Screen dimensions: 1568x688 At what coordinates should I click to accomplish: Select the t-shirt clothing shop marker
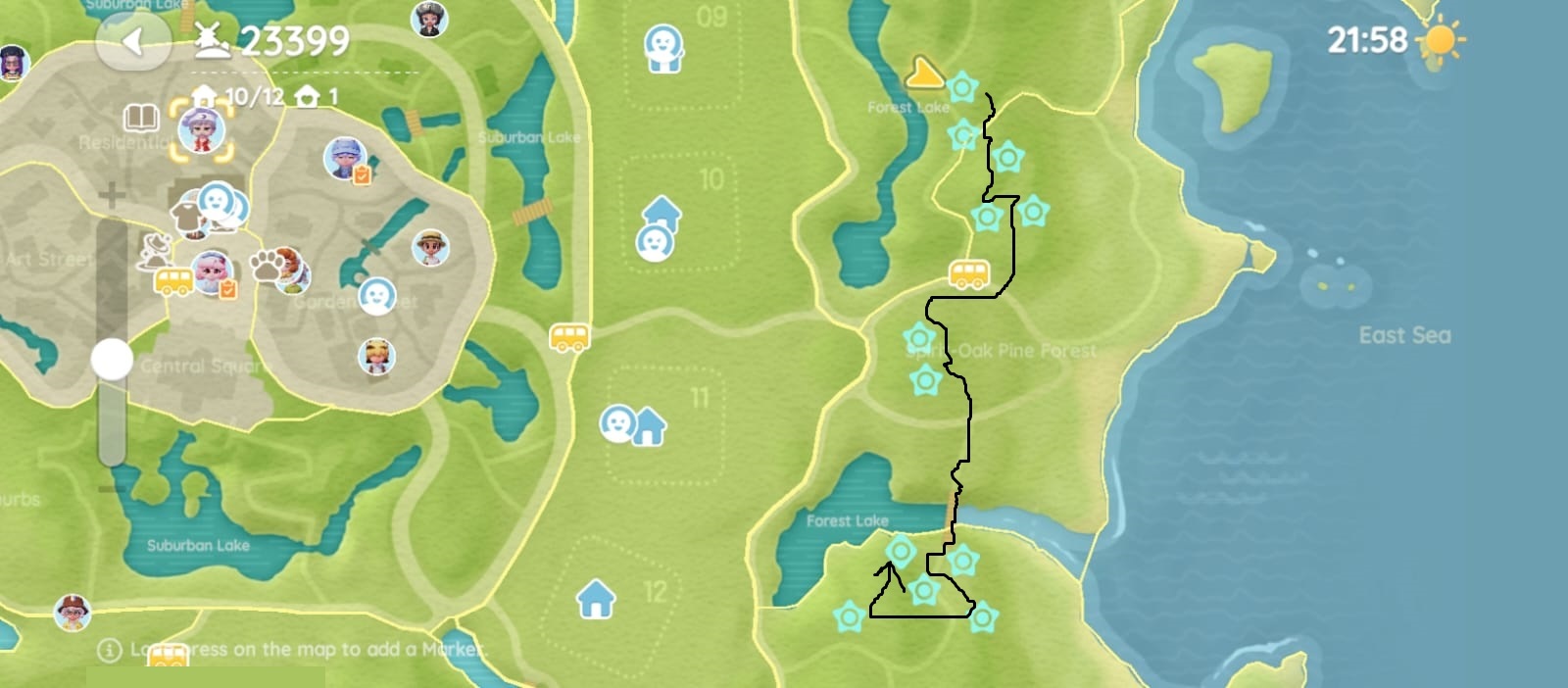(184, 217)
